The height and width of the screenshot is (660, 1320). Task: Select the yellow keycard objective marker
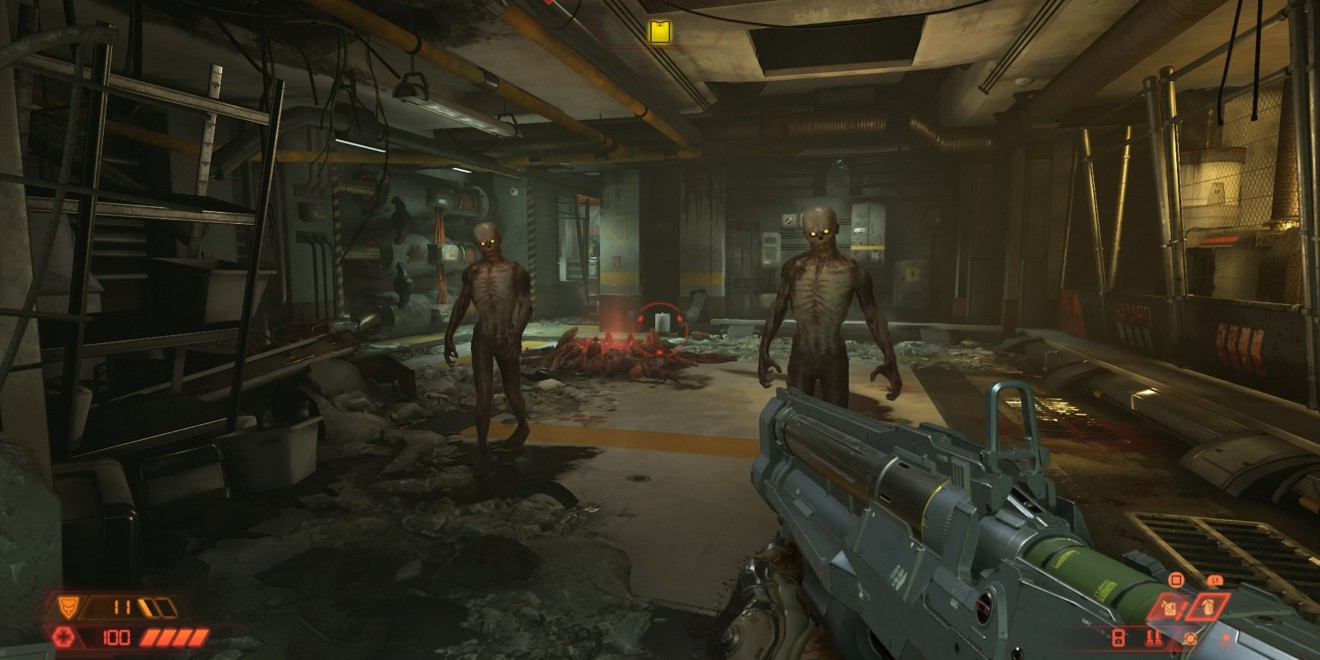658,32
